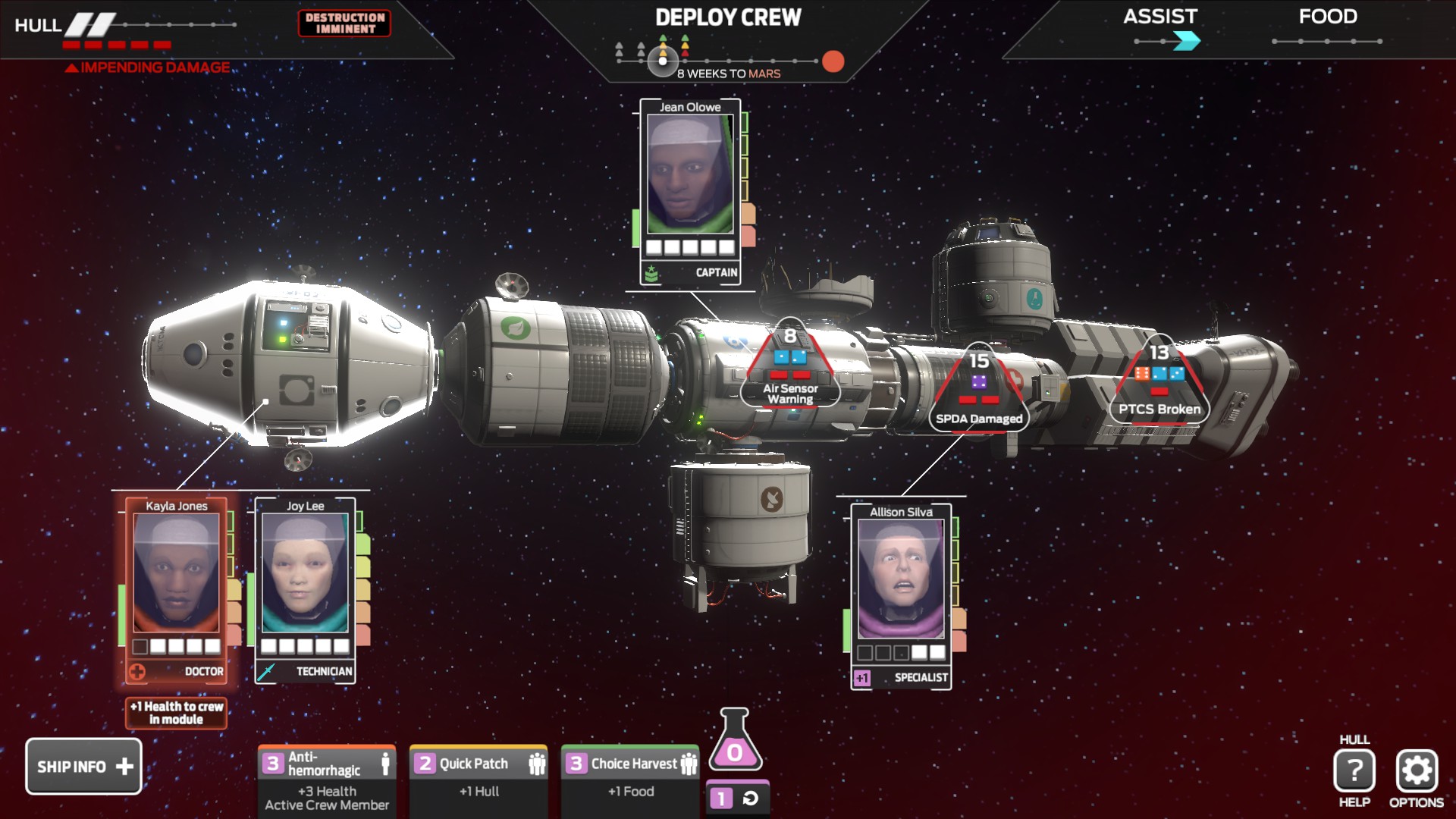The height and width of the screenshot is (819, 1456).
Task: Click the Air Sensor Warning event marker
Action: pos(790,368)
